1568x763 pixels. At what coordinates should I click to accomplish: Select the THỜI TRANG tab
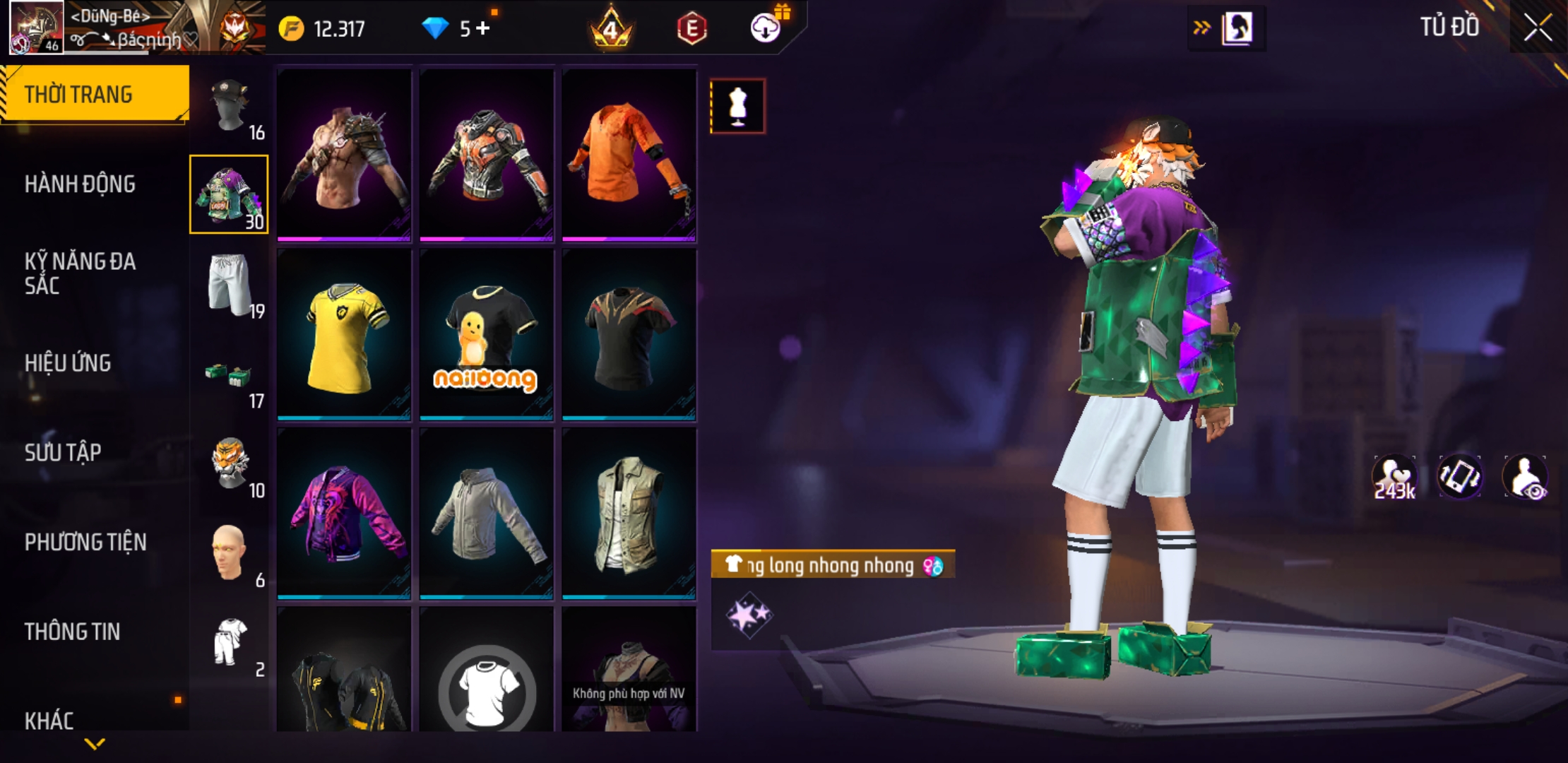point(94,94)
